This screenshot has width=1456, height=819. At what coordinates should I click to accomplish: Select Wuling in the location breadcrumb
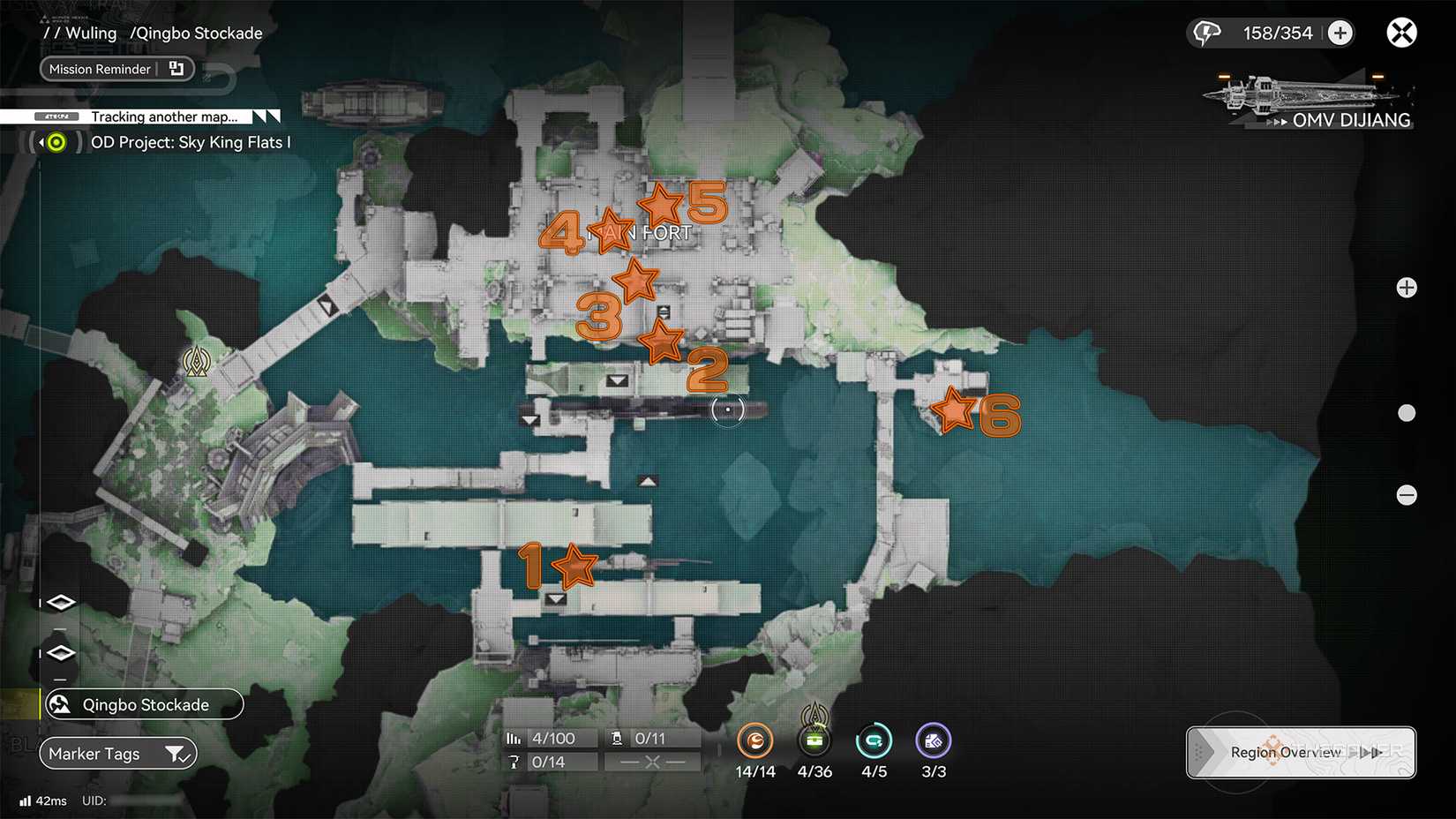(x=92, y=33)
